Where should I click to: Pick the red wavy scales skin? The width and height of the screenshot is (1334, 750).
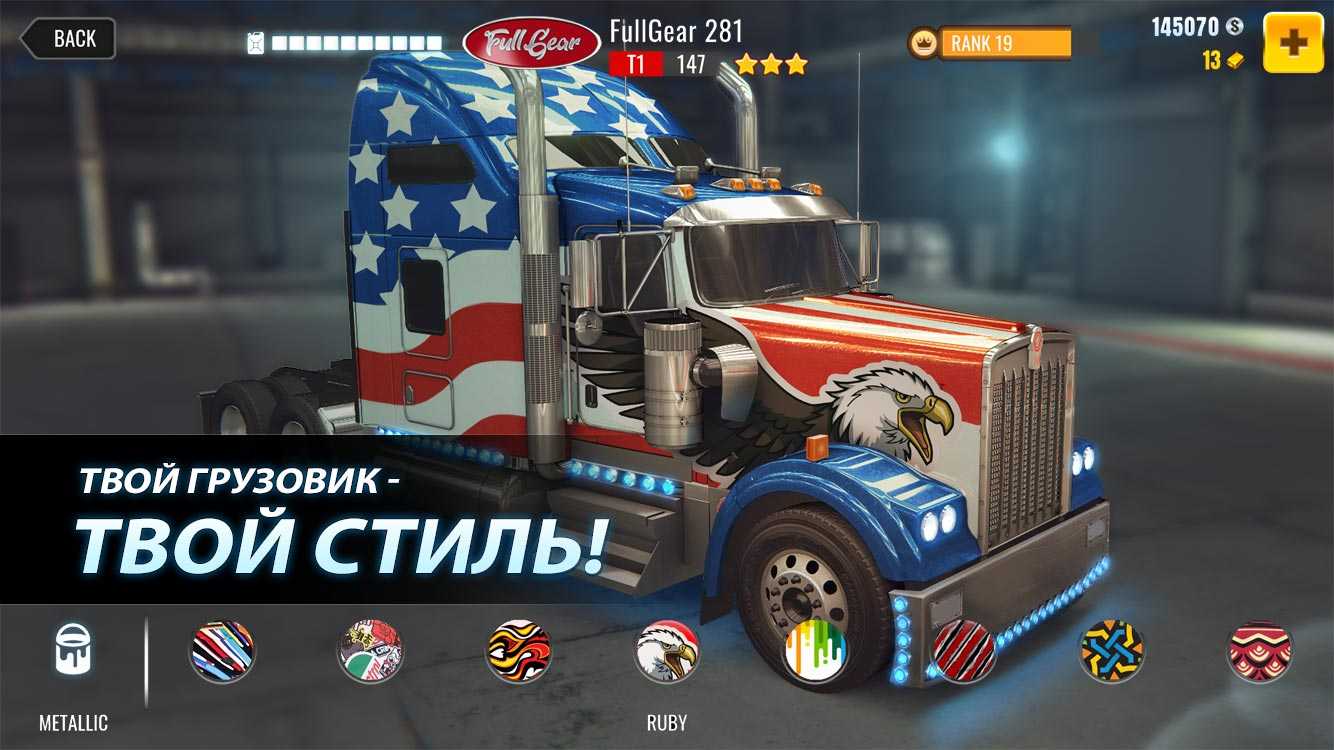(1259, 652)
